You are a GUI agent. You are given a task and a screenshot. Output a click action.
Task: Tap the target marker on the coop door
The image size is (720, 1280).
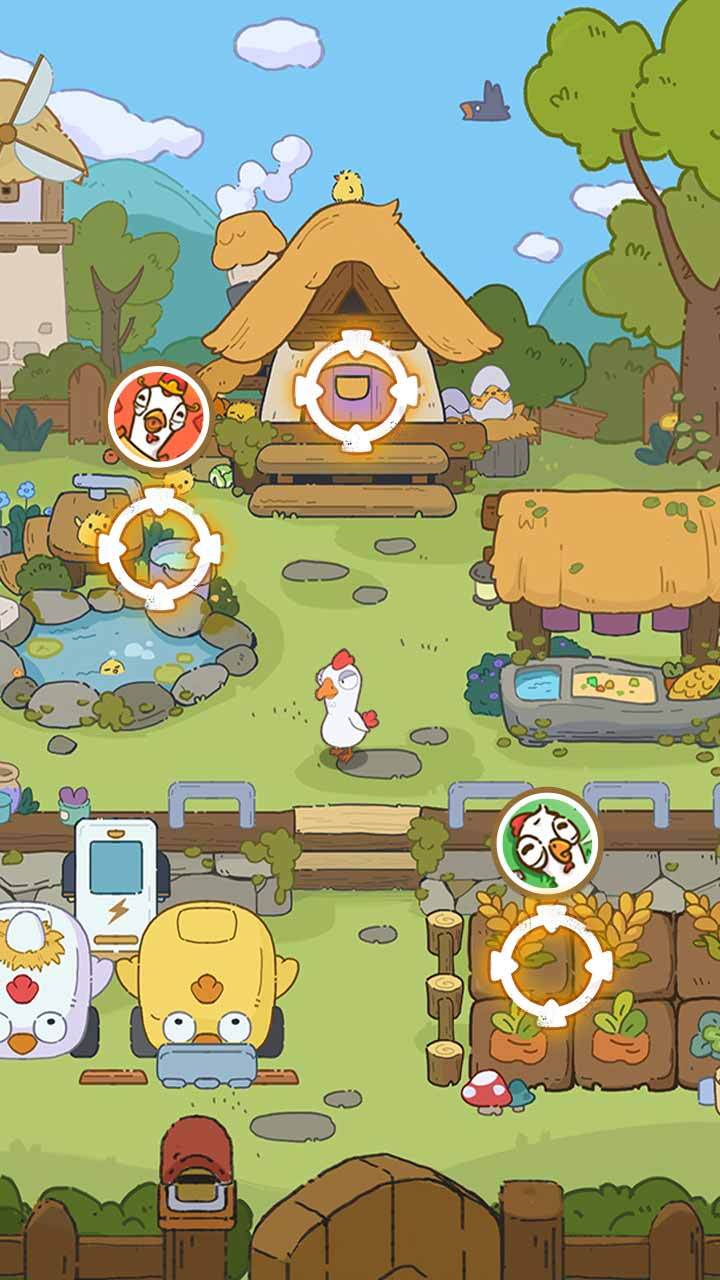point(357,388)
